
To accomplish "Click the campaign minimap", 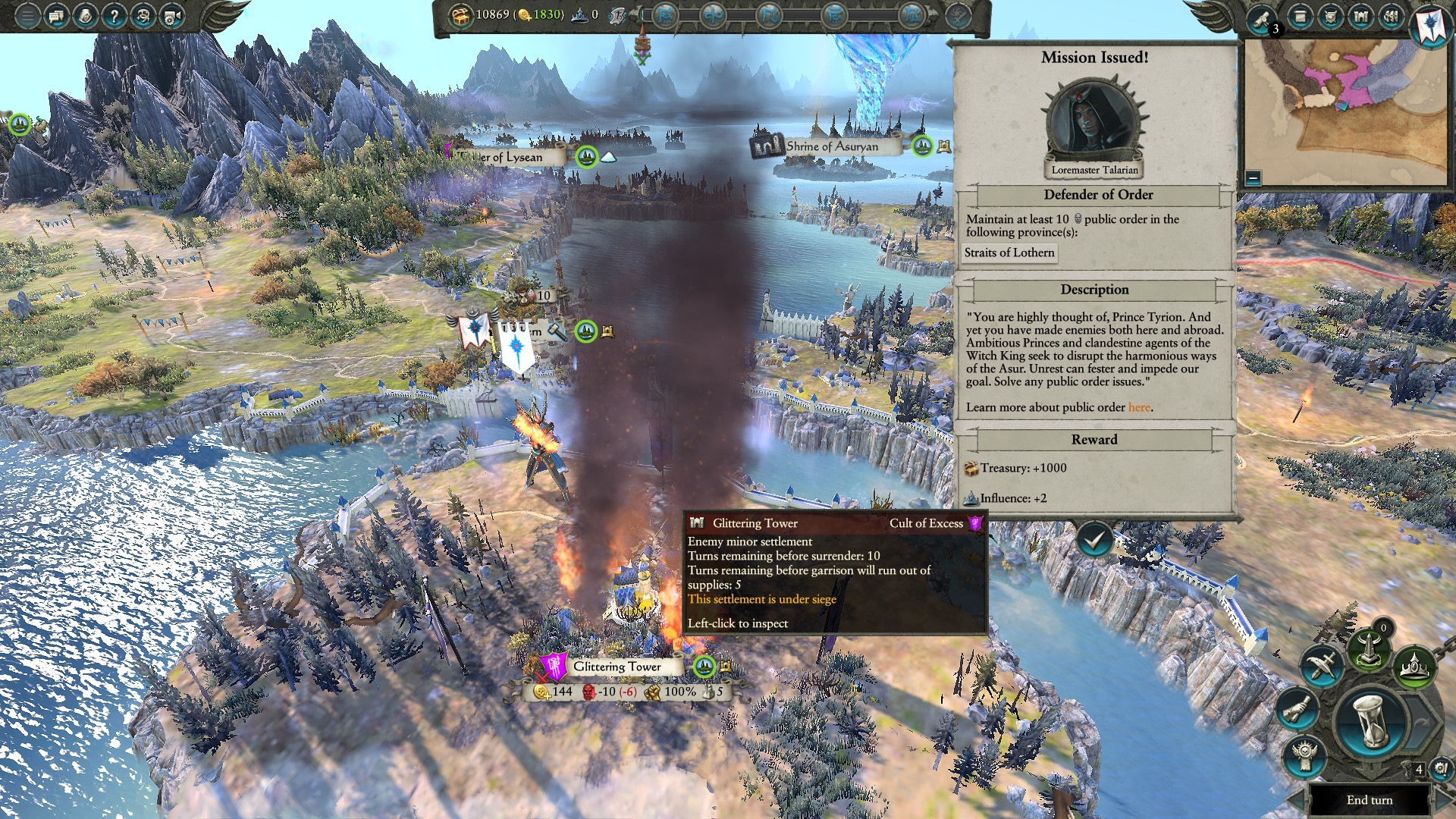I will click(x=1348, y=106).
